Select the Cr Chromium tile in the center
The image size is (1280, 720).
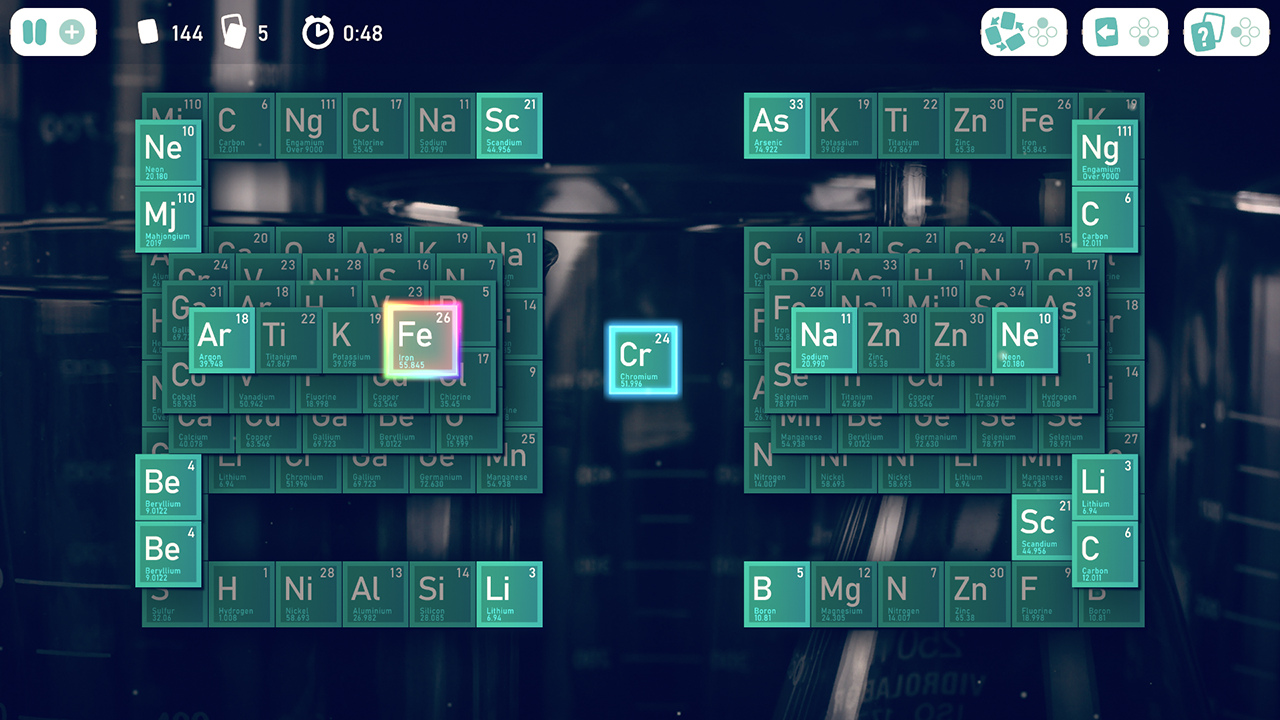point(643,361)
